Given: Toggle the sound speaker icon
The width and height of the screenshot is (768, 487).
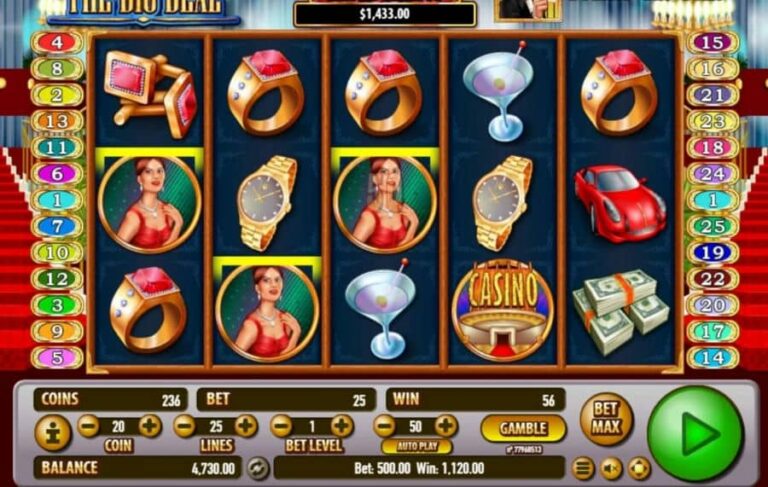Looking at the screenshot, I should (610, 467).
